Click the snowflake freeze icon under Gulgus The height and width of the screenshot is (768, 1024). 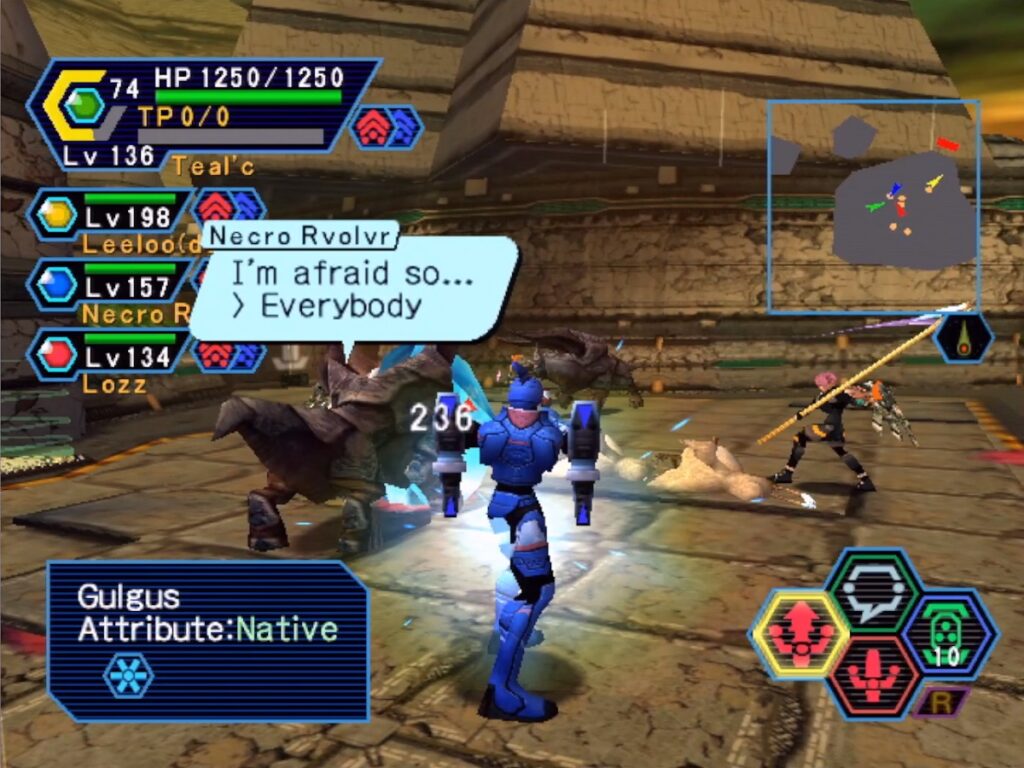[129, 675]
